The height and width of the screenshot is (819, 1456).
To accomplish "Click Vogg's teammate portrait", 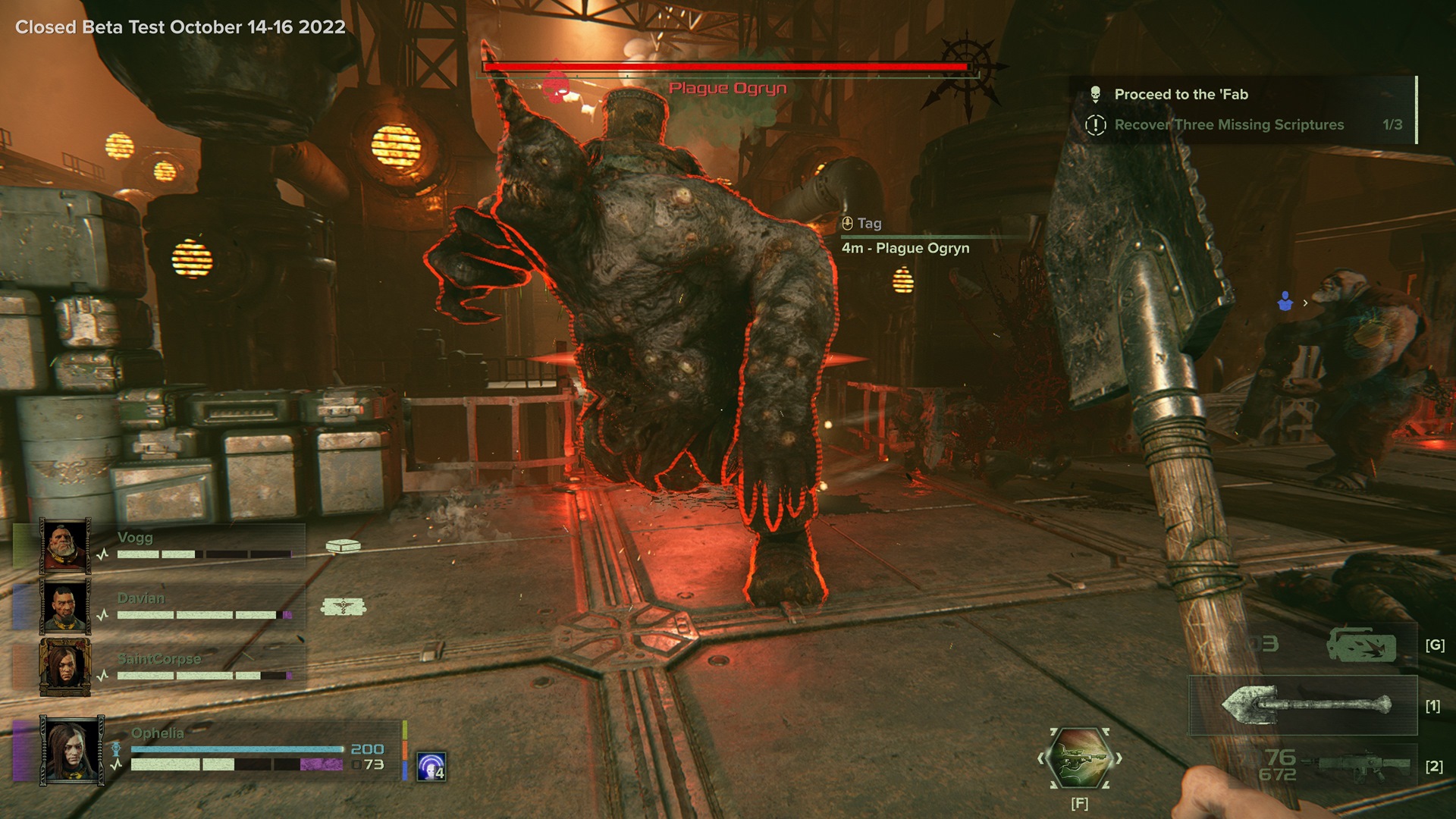I will coord(65,545).
